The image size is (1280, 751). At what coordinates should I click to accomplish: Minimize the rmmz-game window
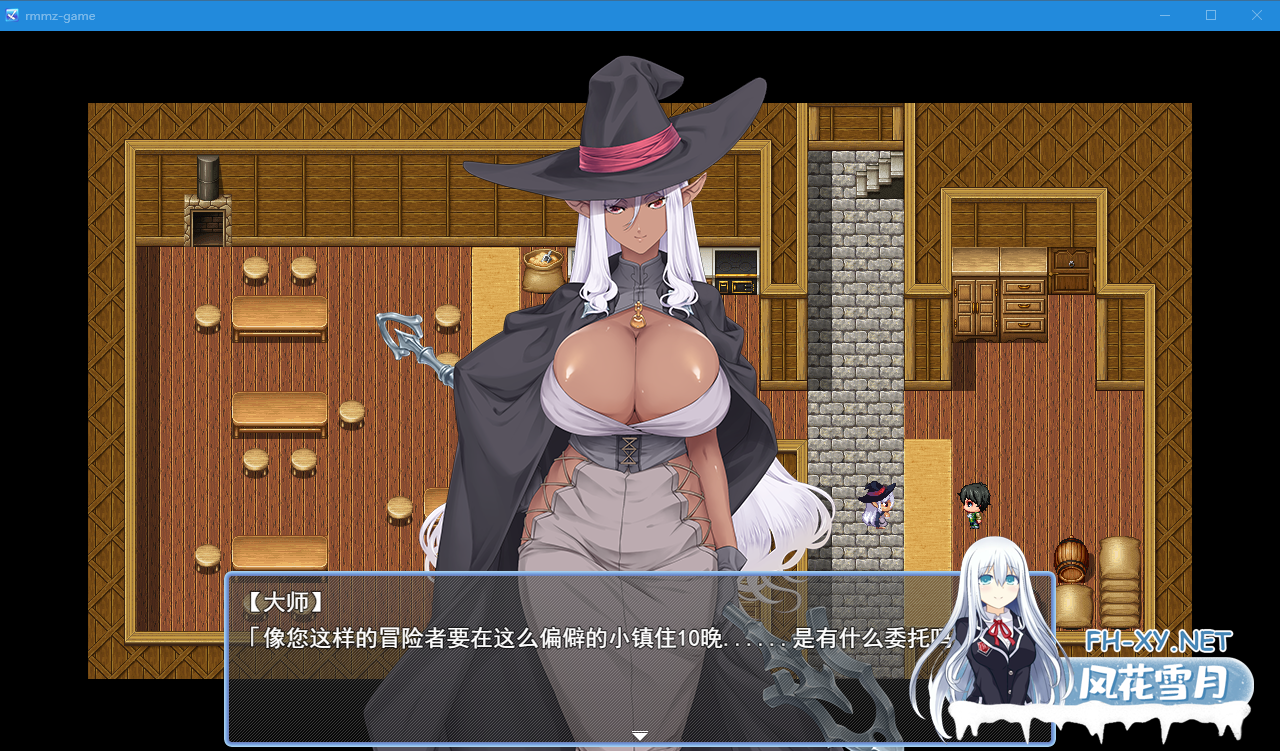[x=1164, y=15]
